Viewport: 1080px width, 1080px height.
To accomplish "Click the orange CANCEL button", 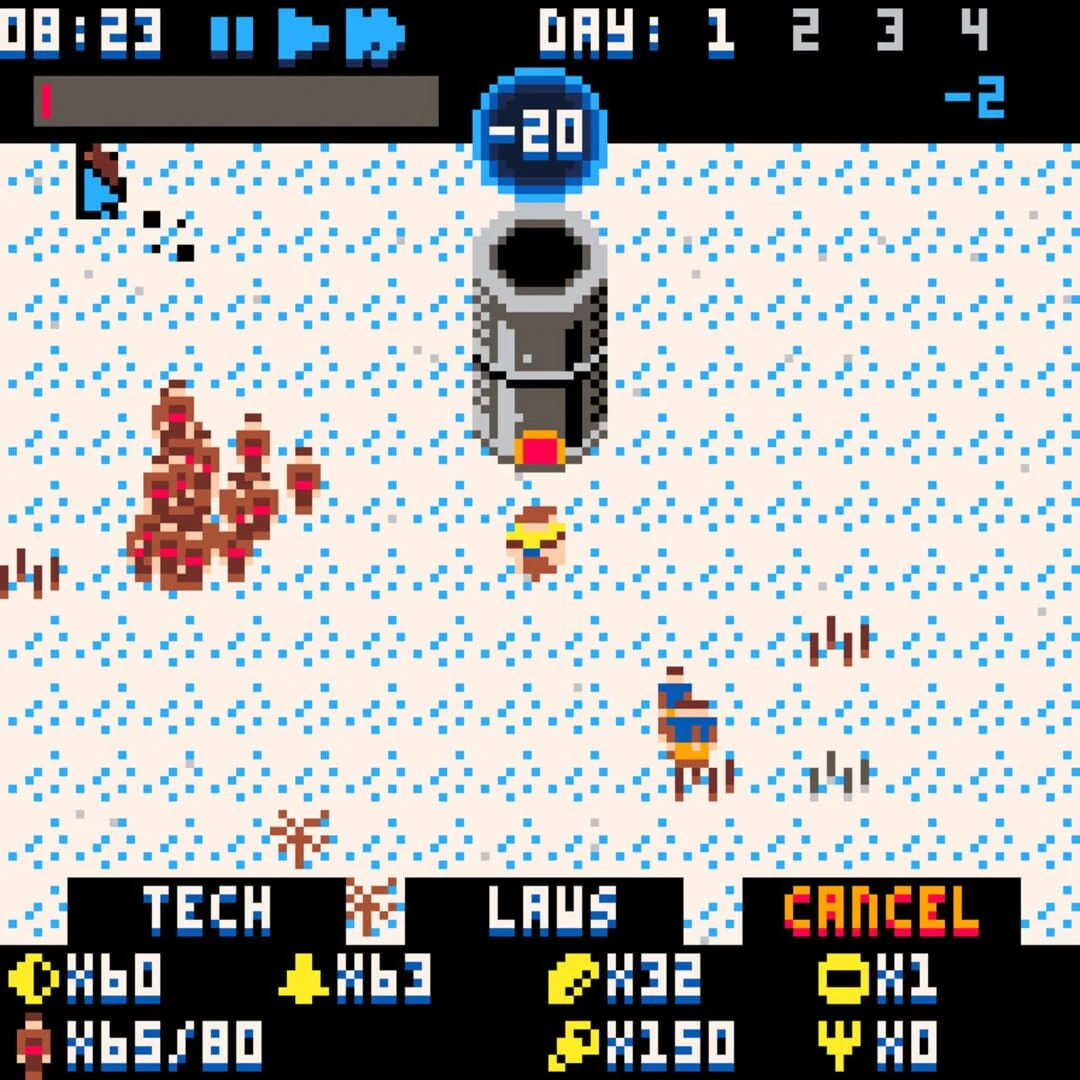I will tap(881, 910).
